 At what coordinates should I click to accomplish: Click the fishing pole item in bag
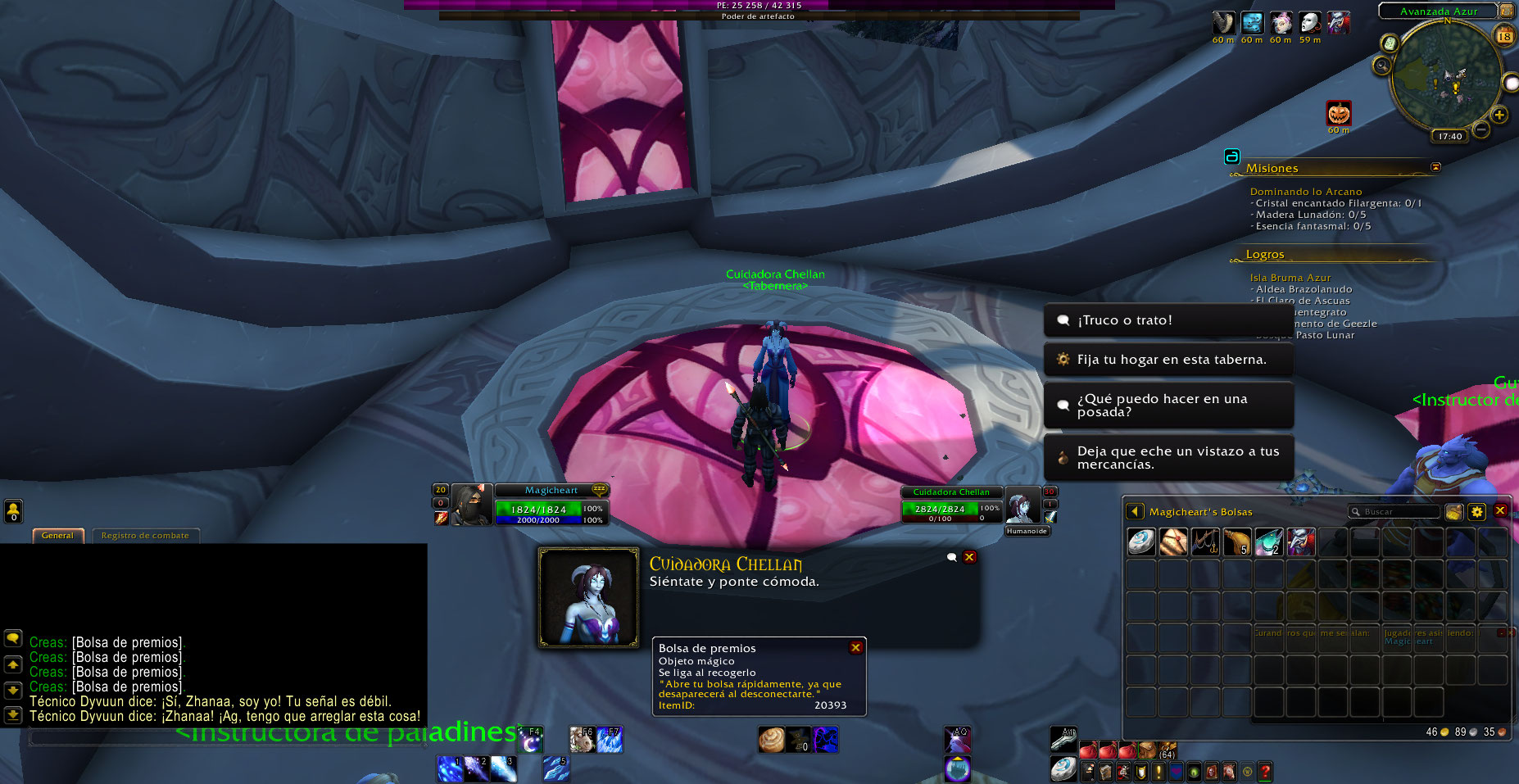point(1205,542)
